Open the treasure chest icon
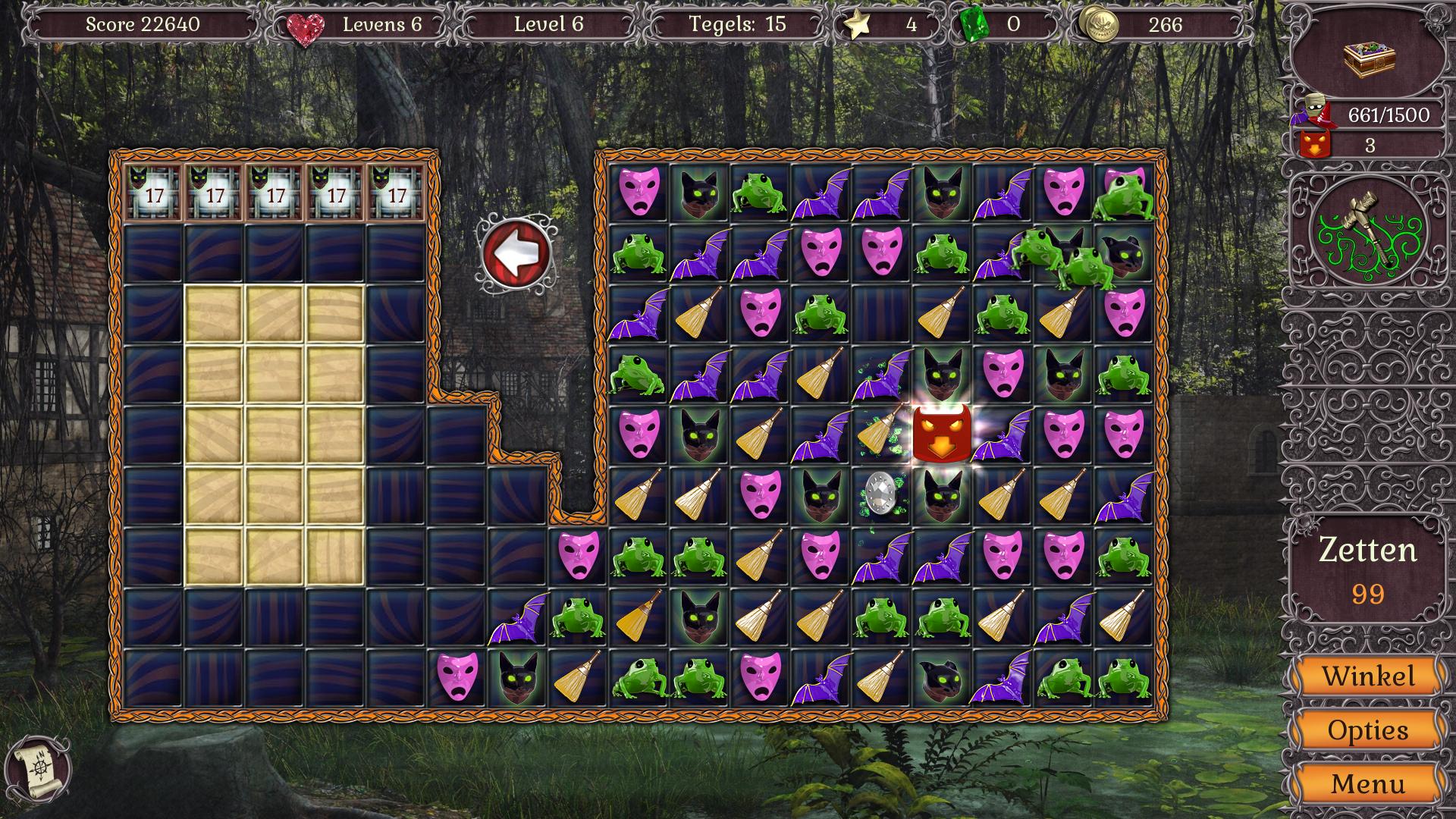 1369,58
